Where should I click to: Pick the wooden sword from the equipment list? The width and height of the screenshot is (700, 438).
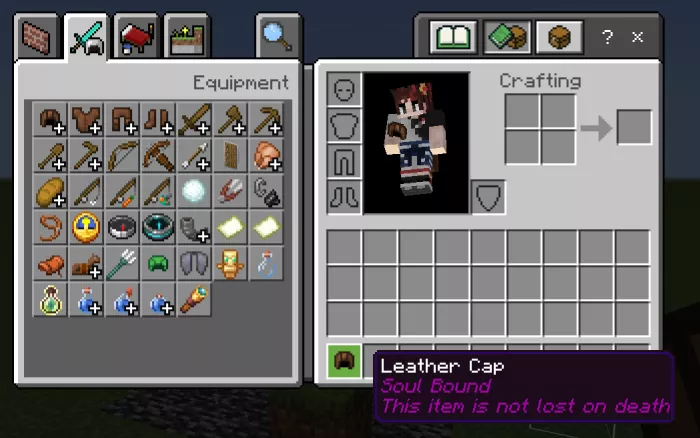(194, 120)
